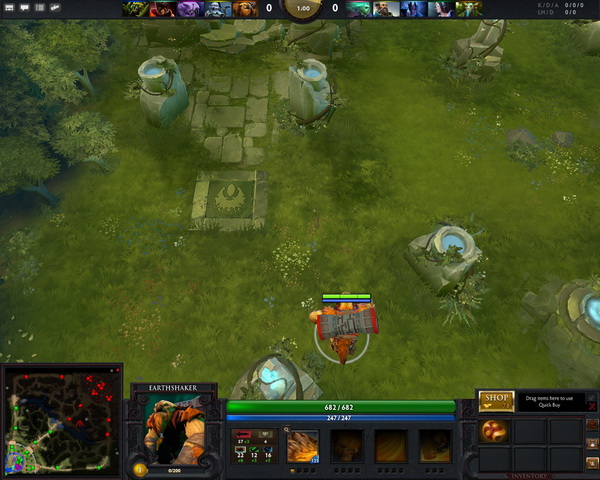This screenshot has width=600, height=480.
Task: Open the main menu icon in top-left corner
Action: tap(9, 8)
